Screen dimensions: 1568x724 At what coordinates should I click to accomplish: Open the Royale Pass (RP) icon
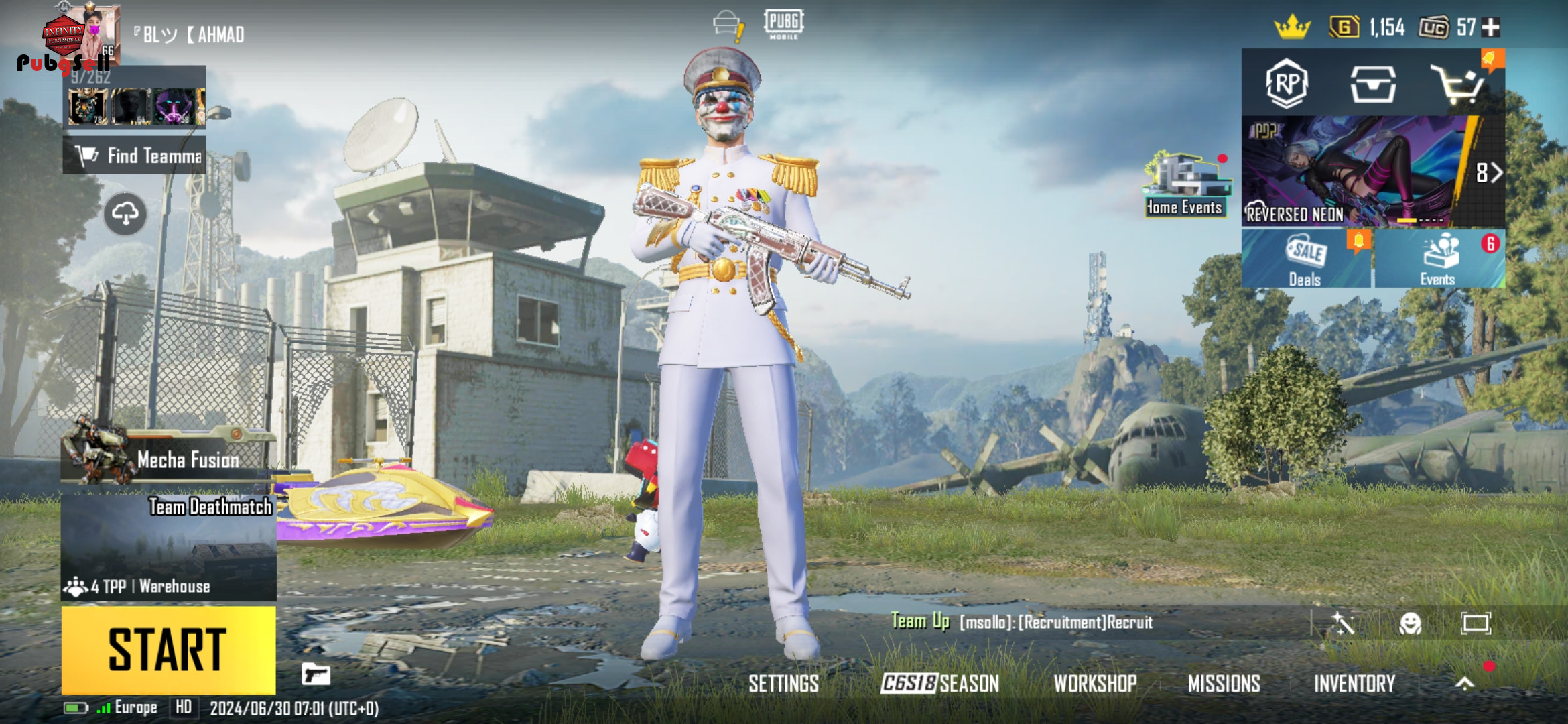1287,84
